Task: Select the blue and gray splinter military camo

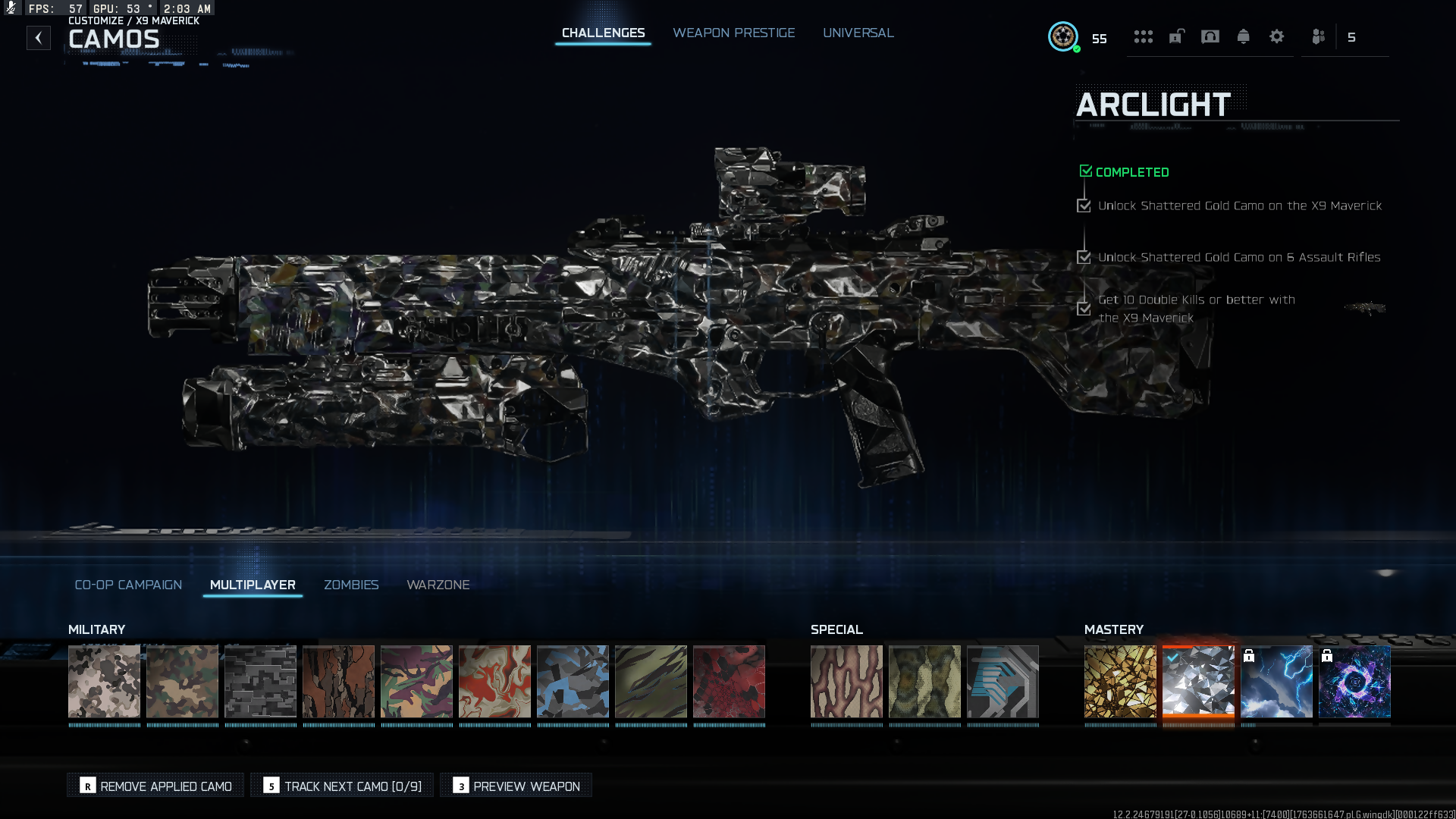Action: [x=573, y=681]
